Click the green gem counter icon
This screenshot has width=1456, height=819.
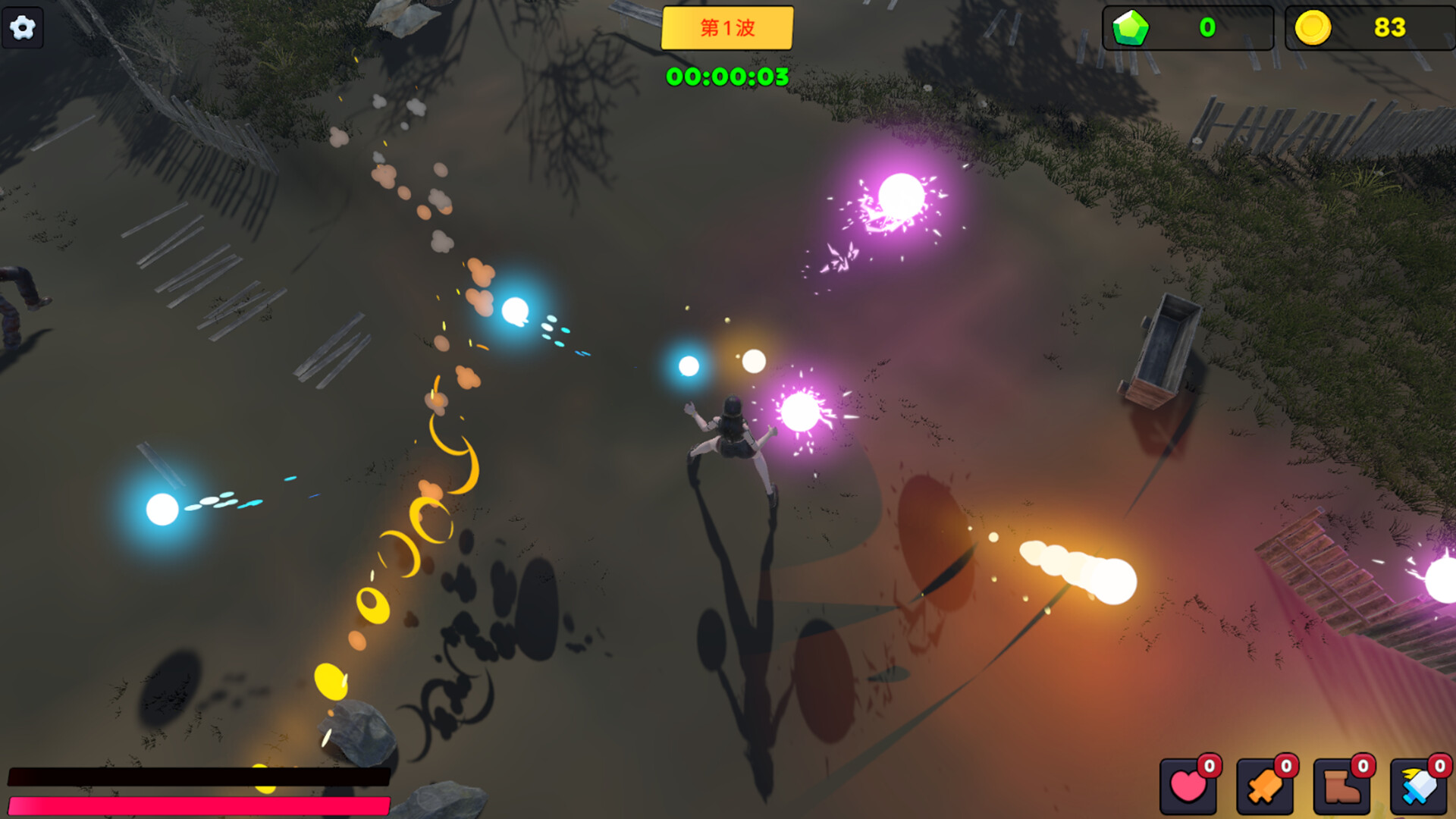click(1129, 29)
